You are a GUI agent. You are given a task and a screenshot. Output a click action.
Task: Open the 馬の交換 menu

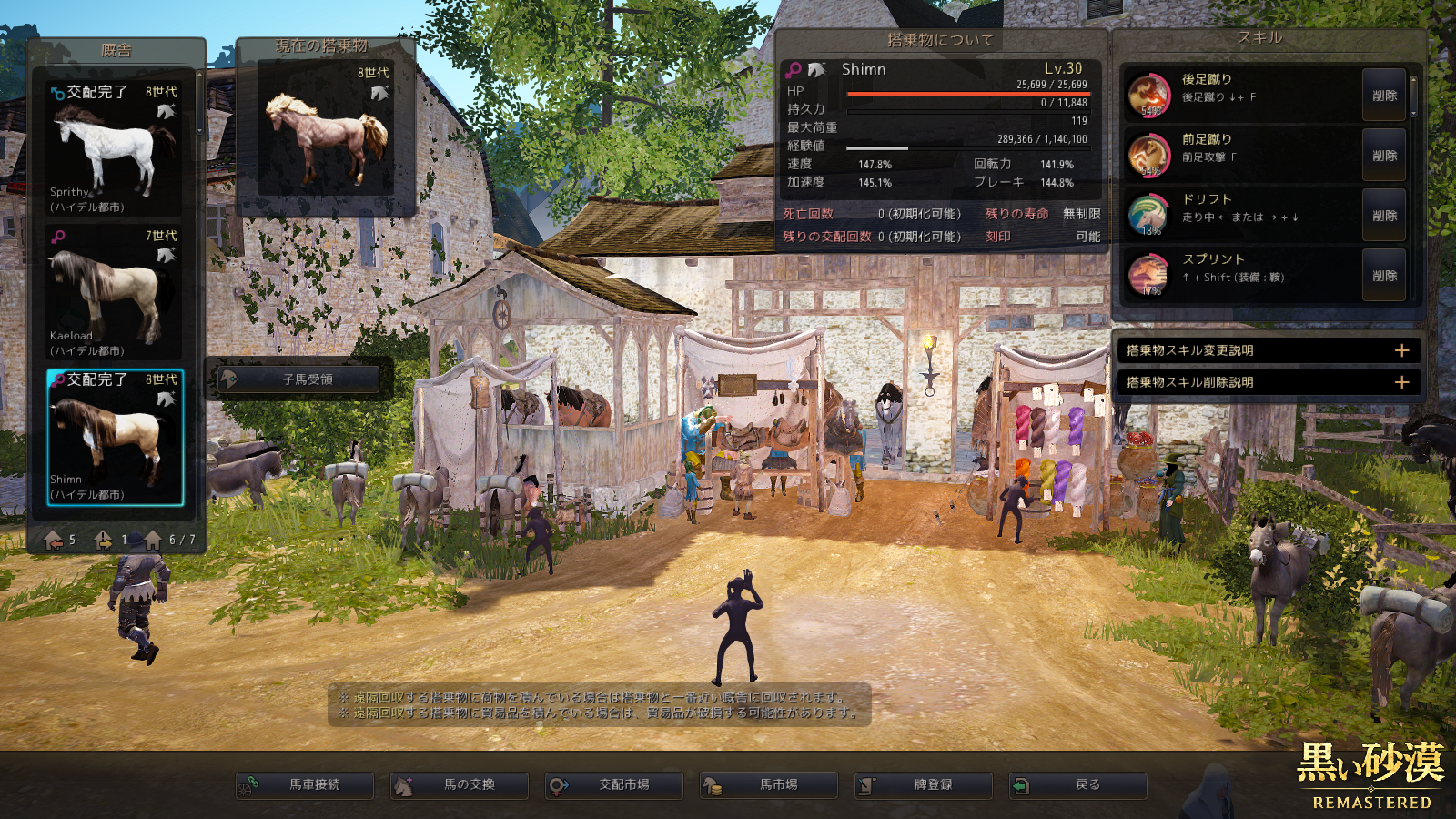[x=460, y=785]
